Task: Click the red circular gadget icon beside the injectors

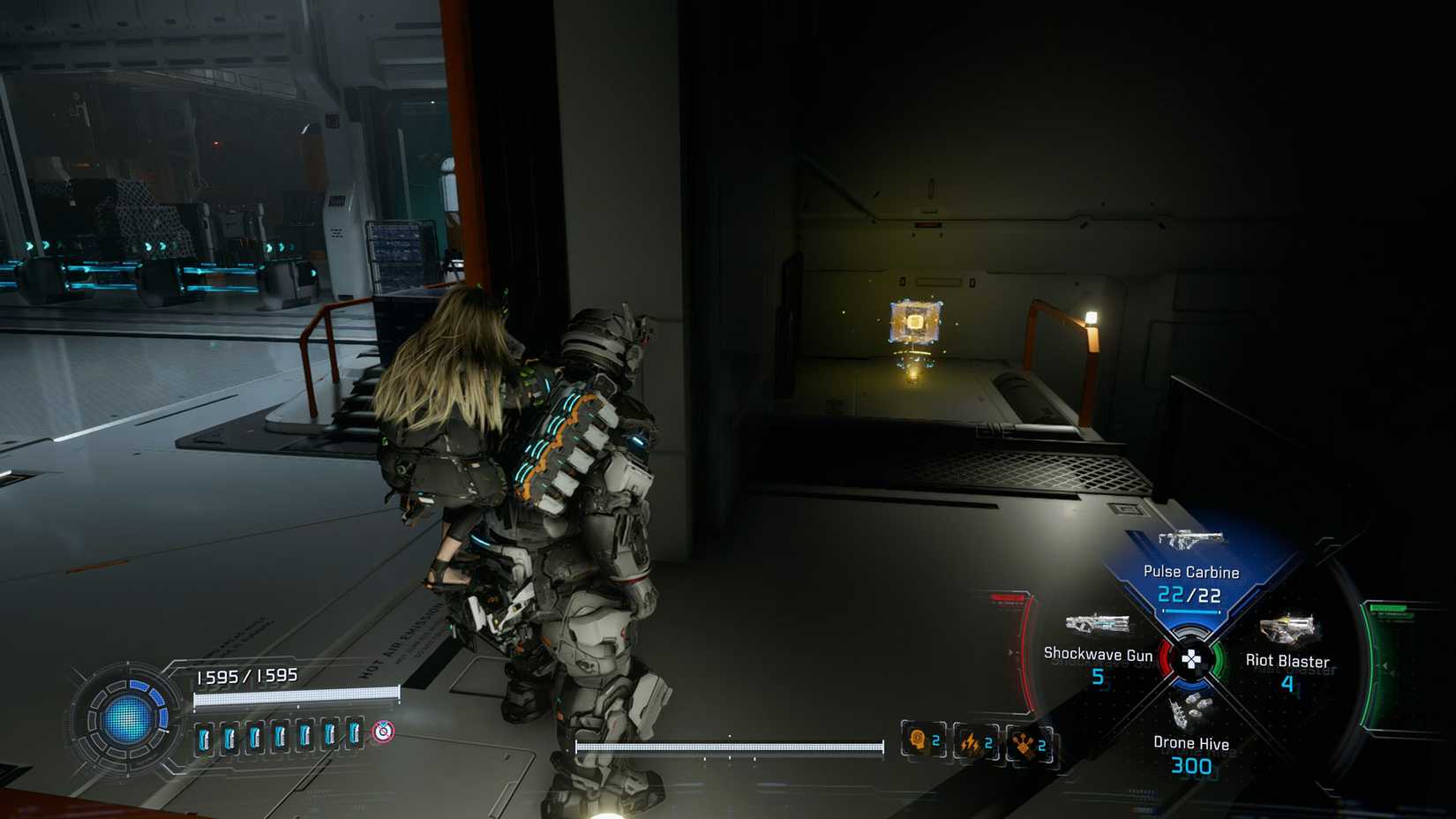Action: point(383,731)
